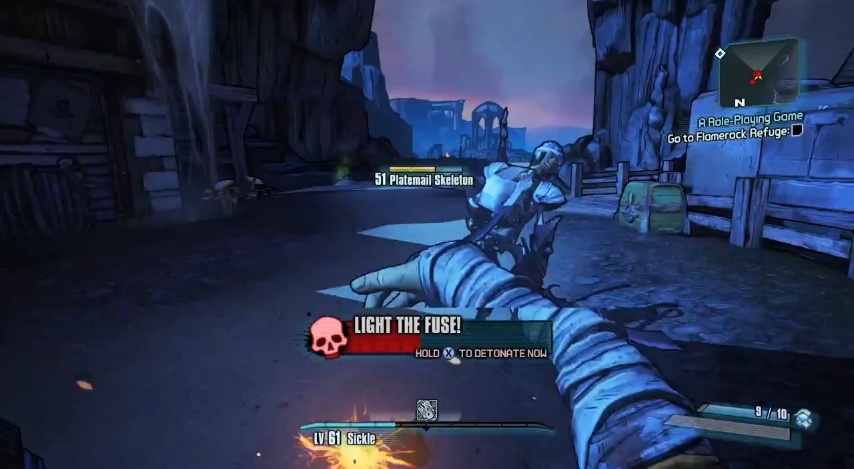Click the minimap in the corner
The image size is (854, 469).
click(757, 72)
